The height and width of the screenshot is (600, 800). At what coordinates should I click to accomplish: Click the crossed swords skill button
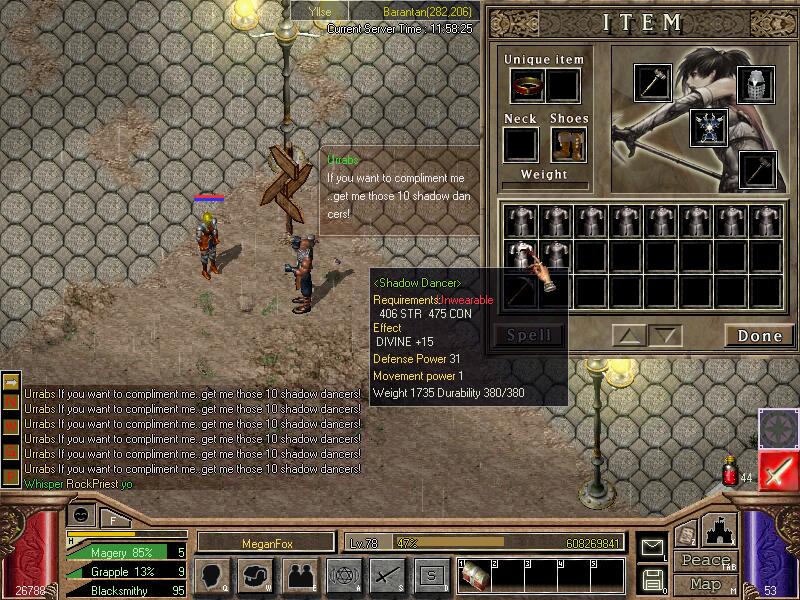(x=387, y=575)
